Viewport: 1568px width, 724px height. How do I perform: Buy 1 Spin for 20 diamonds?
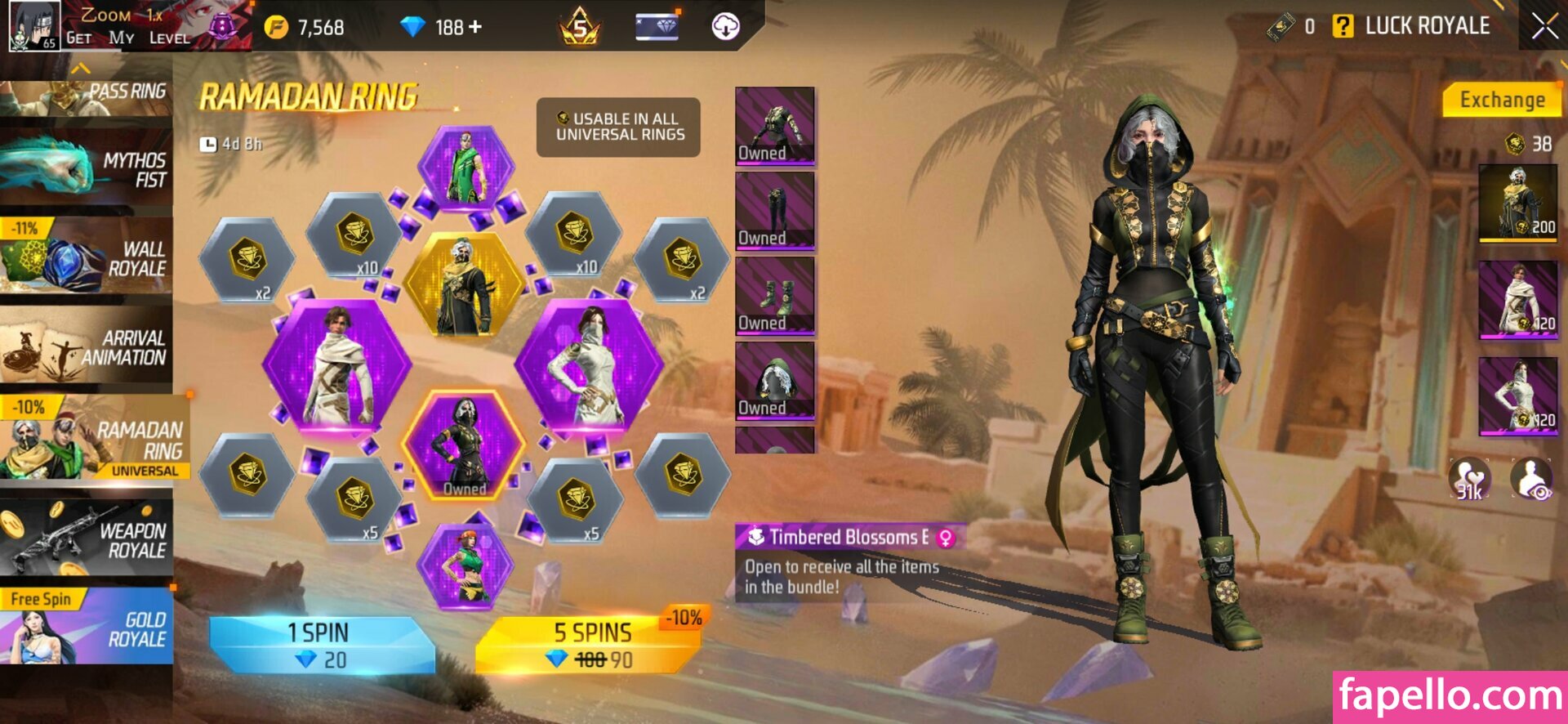pos(320,646)
